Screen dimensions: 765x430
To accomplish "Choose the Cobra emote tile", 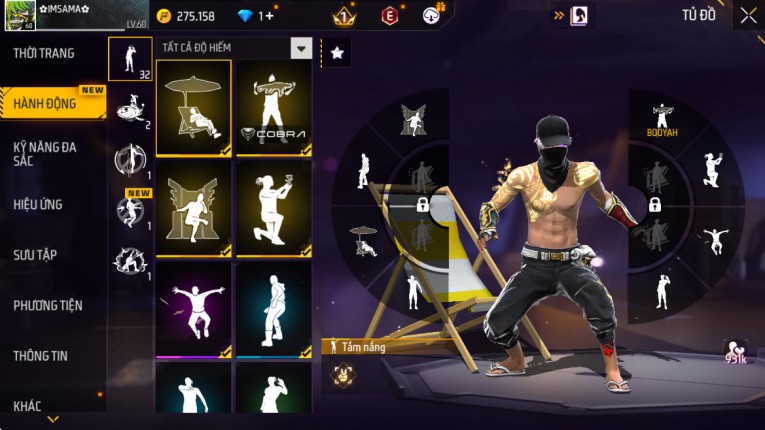I will (274, 108).
